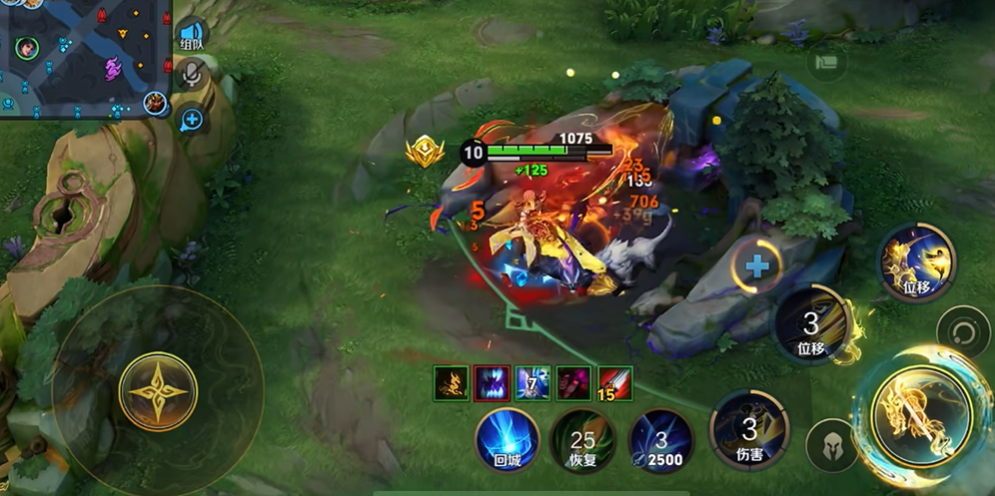Tap the blue plus ring icon
Image resolution: width=995 pixels, height=496 pixels.
point(757,266)
